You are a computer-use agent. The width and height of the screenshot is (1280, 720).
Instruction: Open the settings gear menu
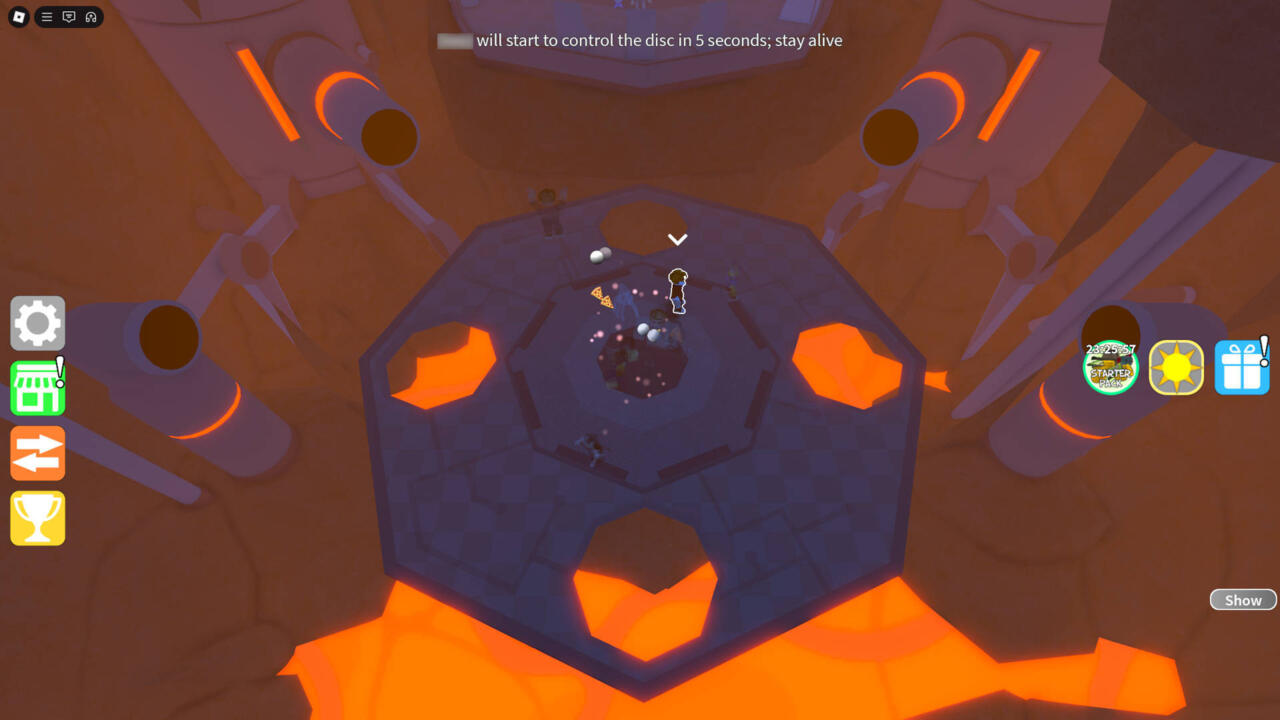point(37,323)
